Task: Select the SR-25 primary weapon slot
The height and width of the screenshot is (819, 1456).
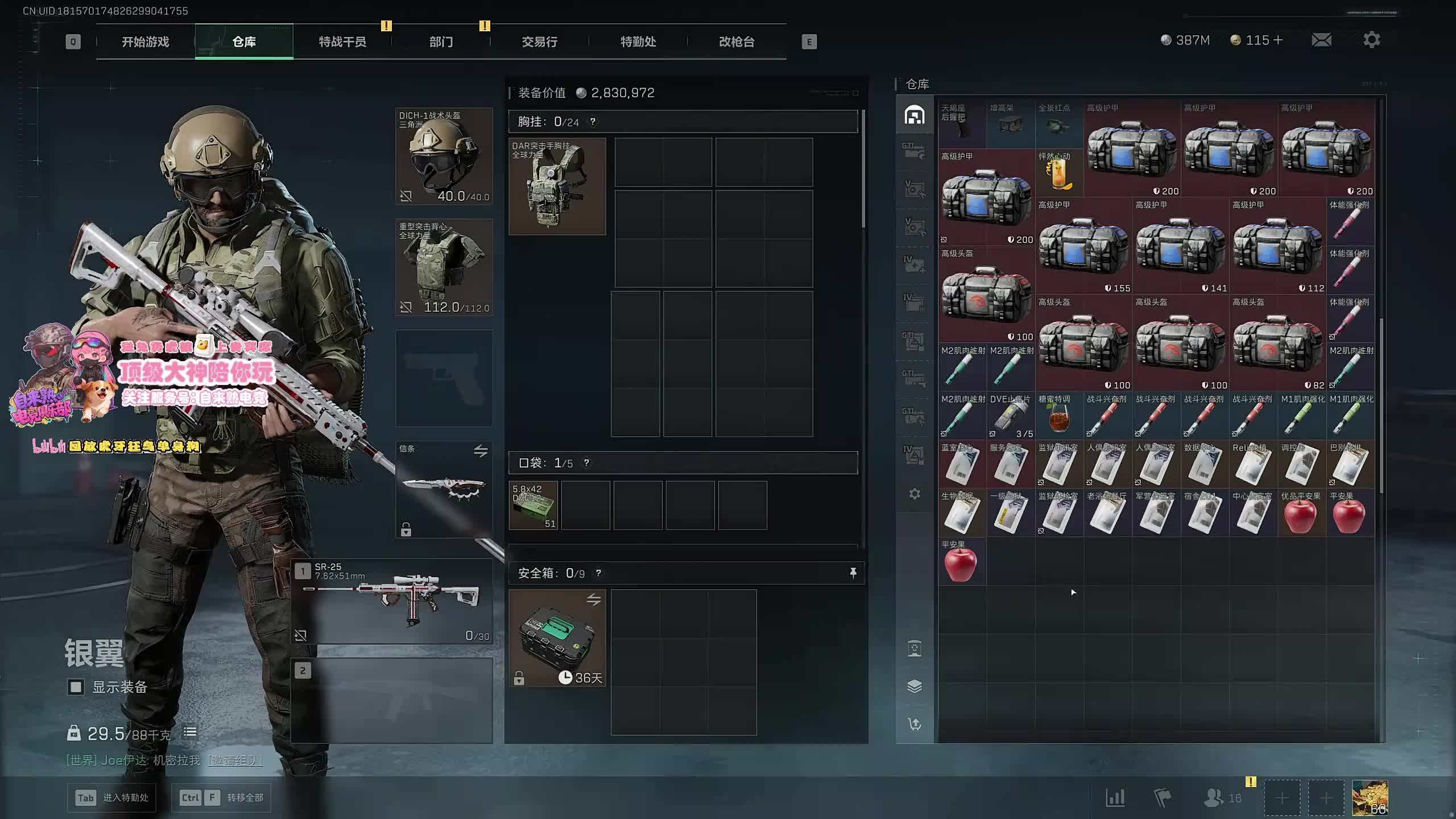Action: [392, 601]
